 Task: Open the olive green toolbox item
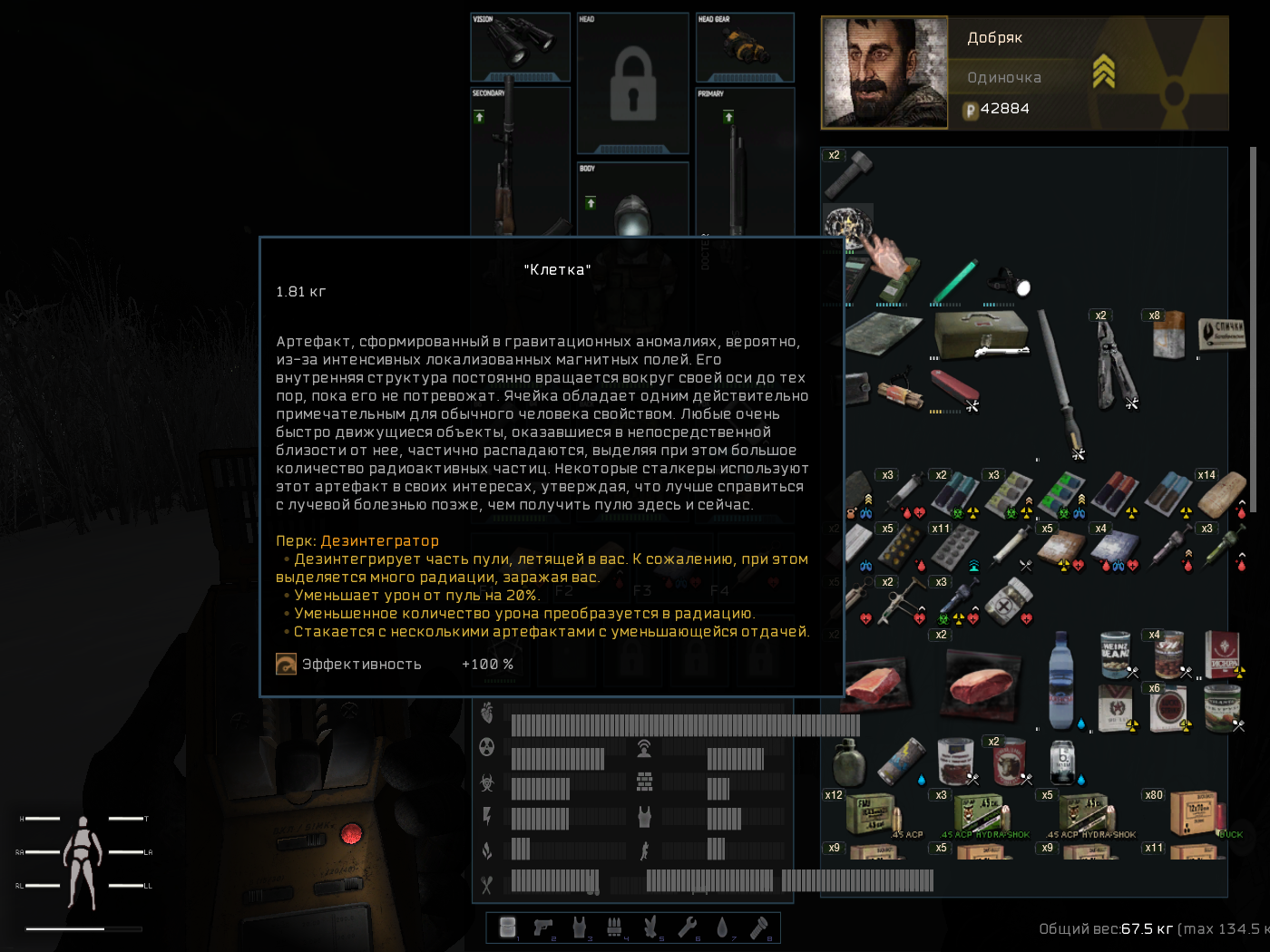click(x=982, y=335)
